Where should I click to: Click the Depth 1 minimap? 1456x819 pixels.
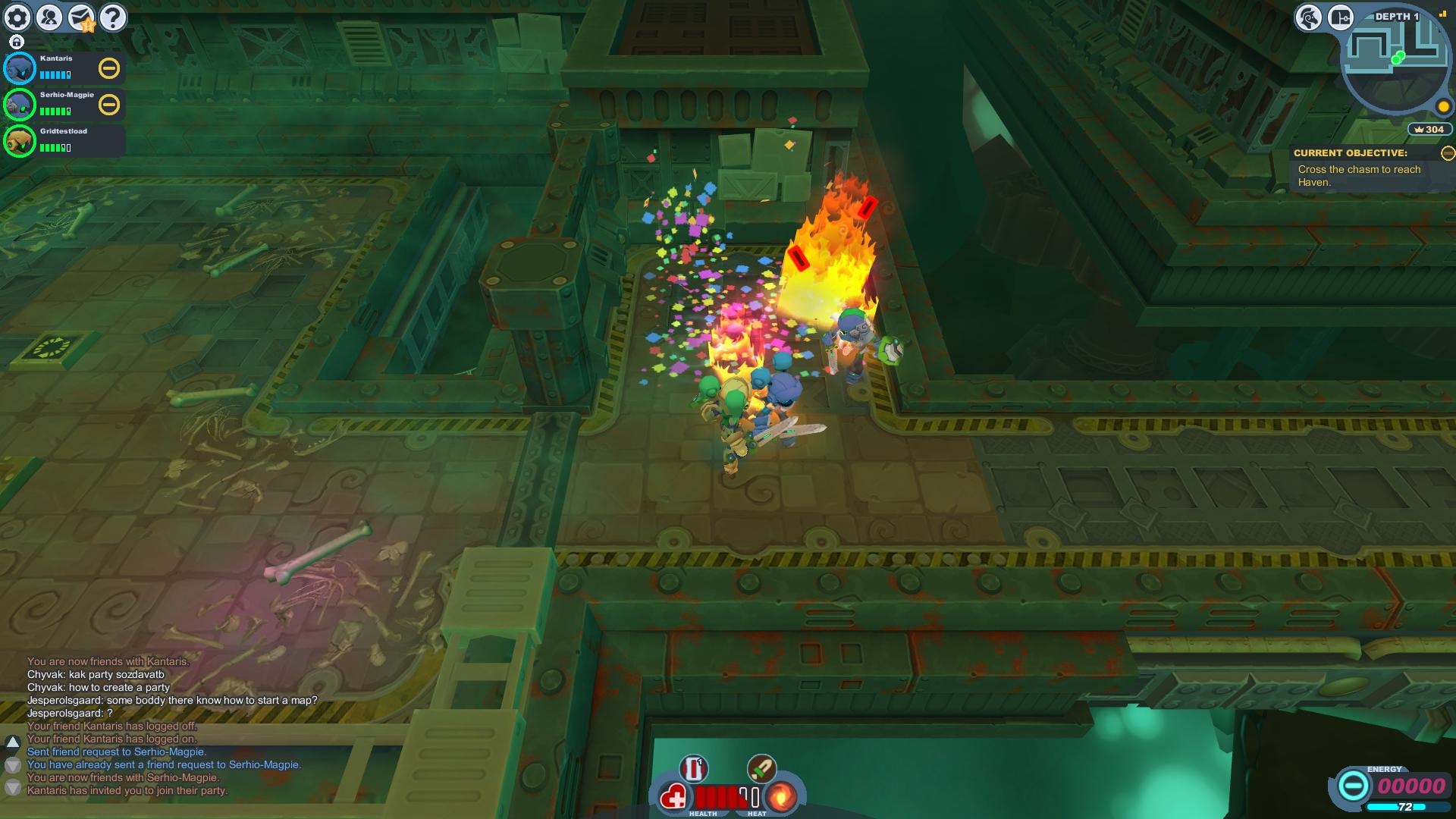click(x=1394, y=64)
